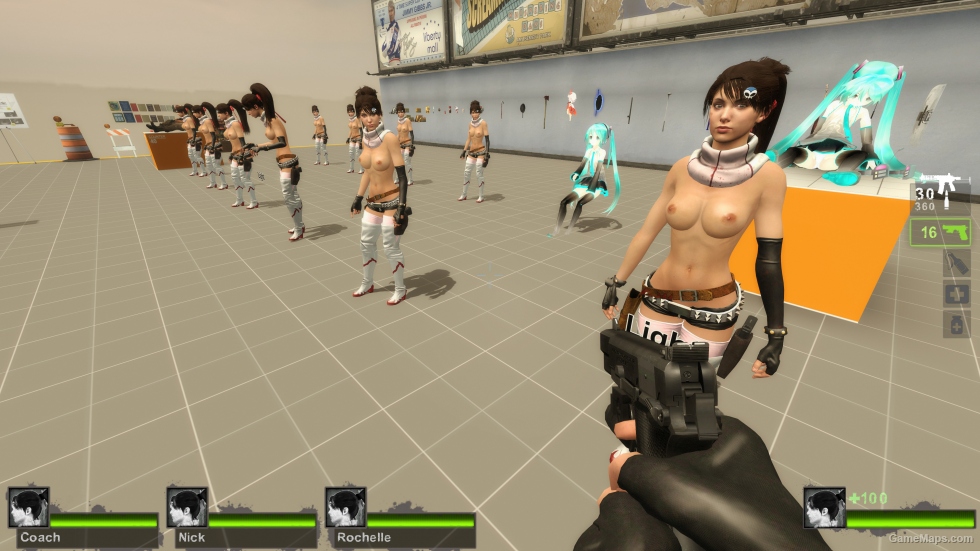Screen dimensions: 980x551
Task: Select Nick's teammate portrait
Action: 187,507
